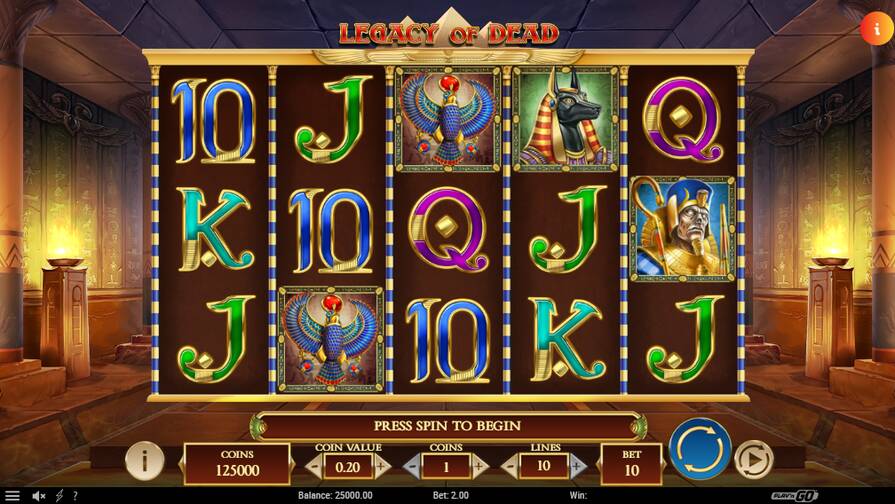Image resolution: width=895 pixels, height=504 pixels.
Task: Spin the reels with the blue button
Action: 700,449
